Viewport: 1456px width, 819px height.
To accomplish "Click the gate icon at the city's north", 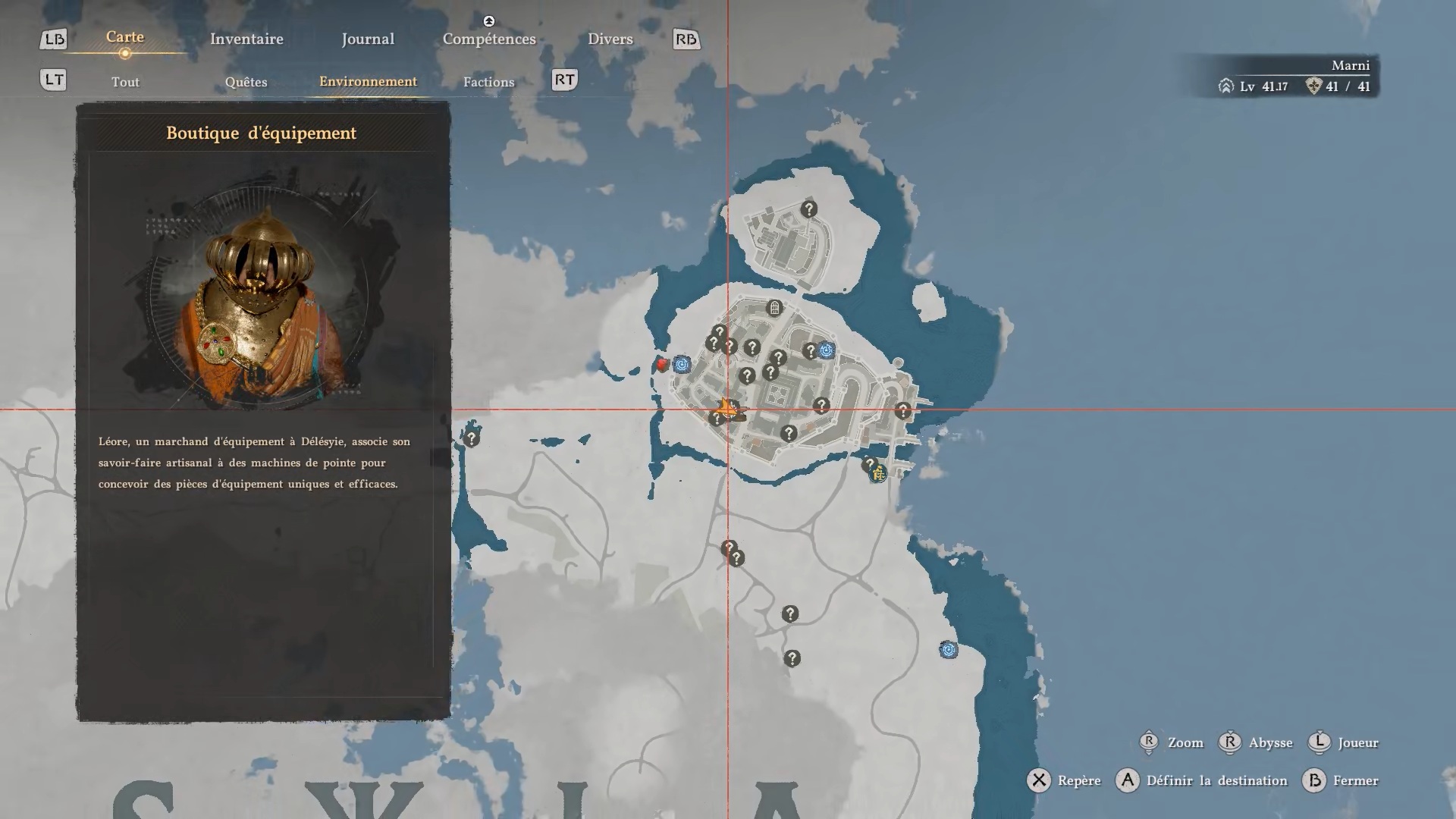I will [774, 308].
